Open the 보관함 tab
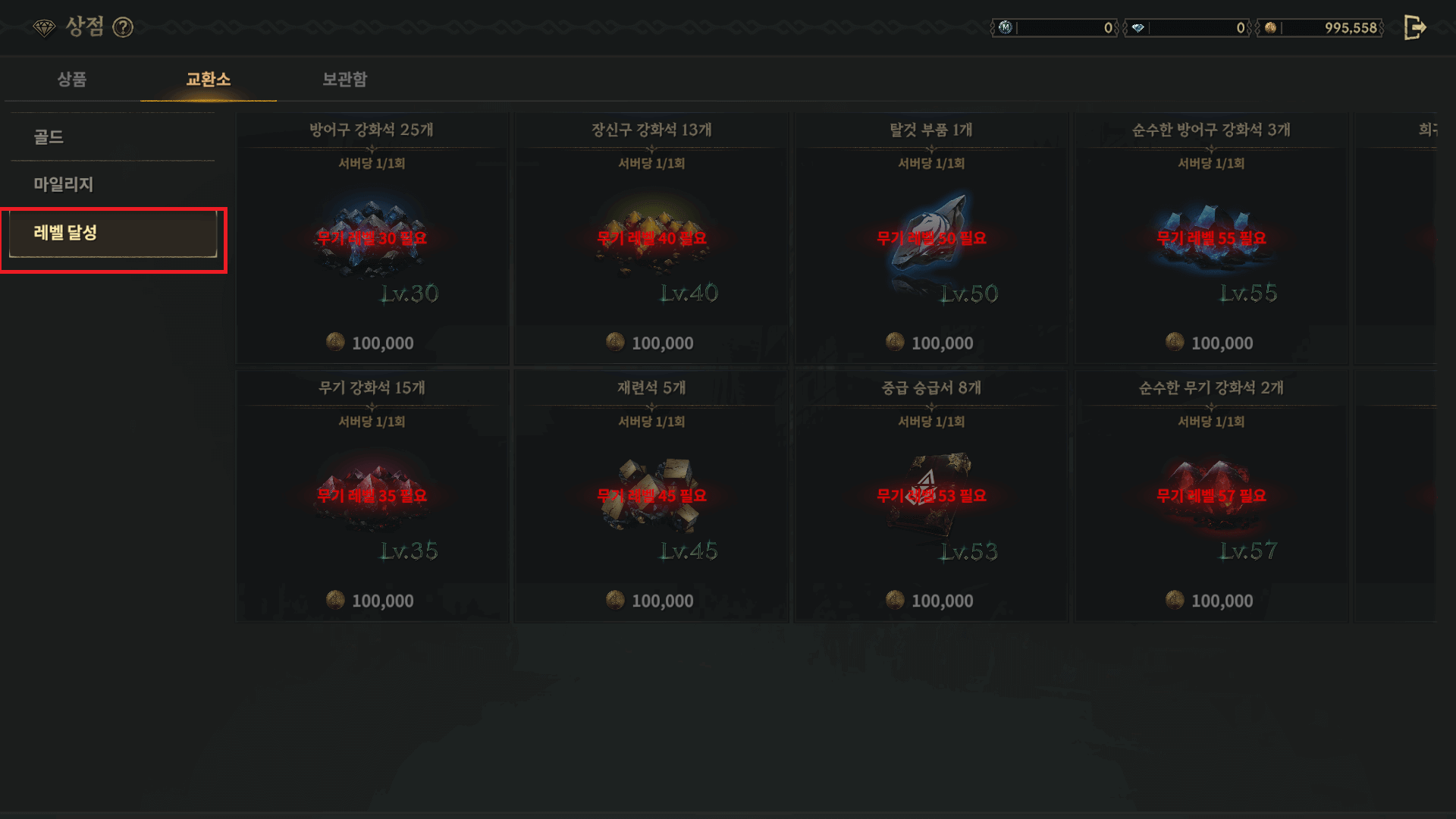This screenshot has width=1456, height=819. click(345, 80)
